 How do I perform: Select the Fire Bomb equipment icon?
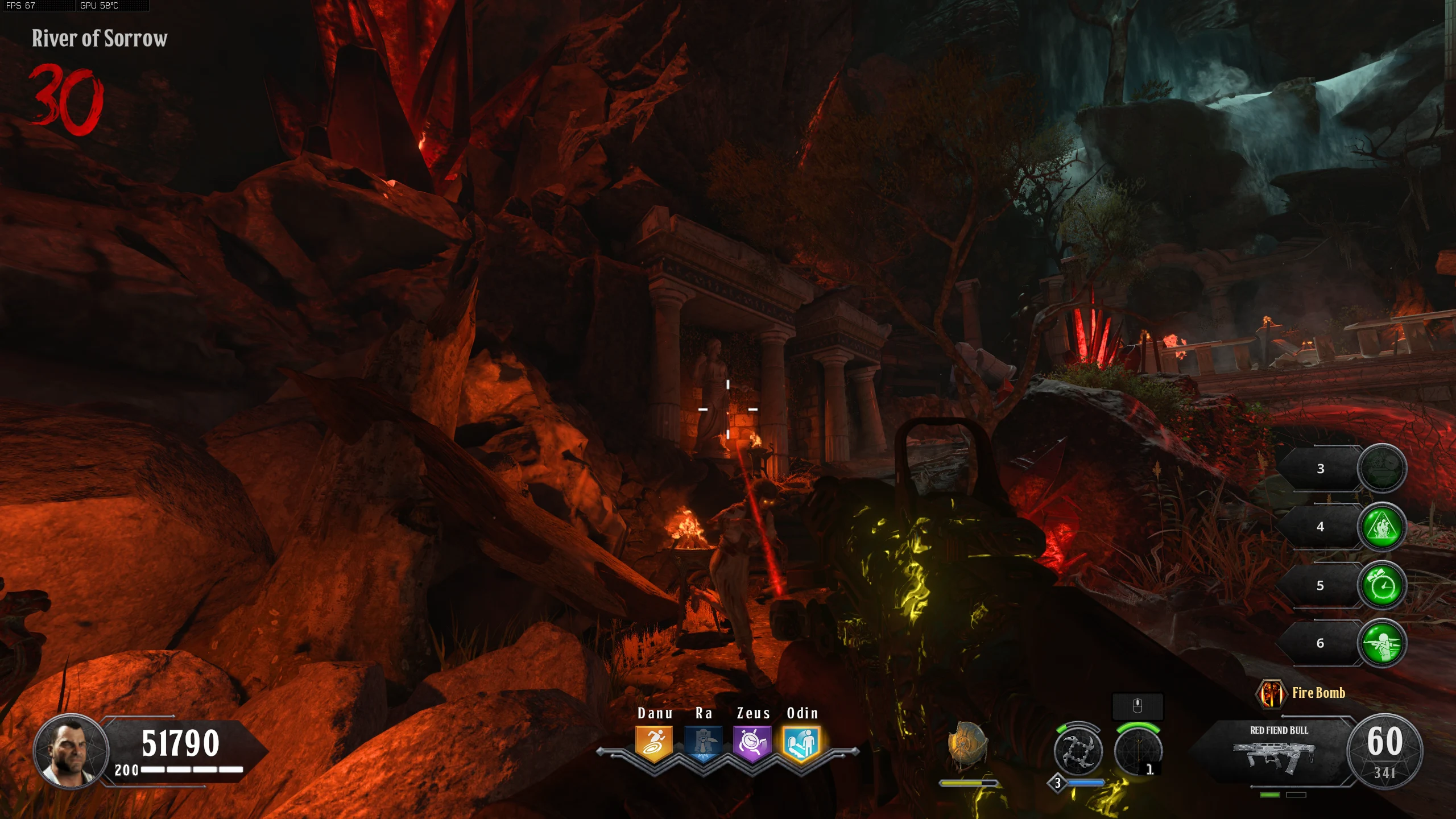1271,693
